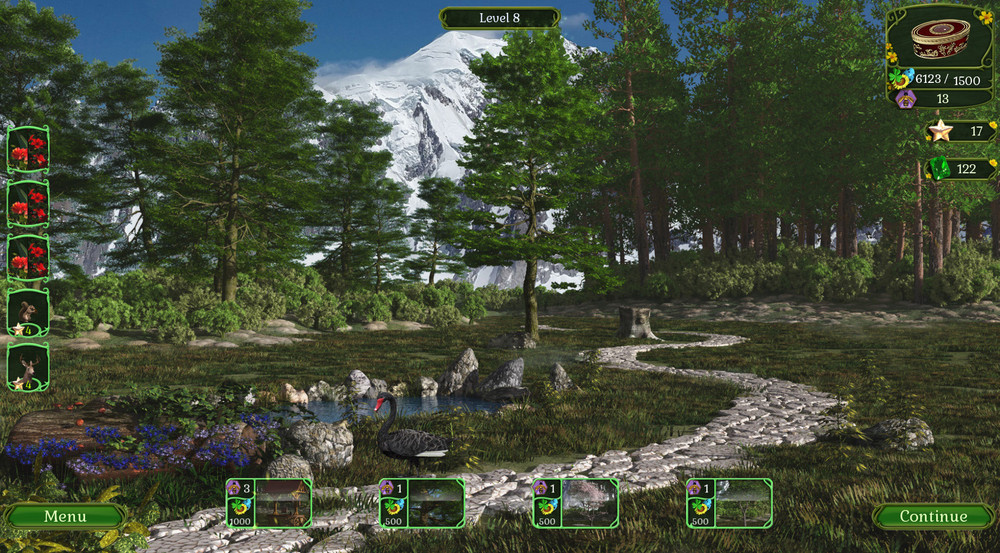Choose the deer animal slot

point(28,368)
